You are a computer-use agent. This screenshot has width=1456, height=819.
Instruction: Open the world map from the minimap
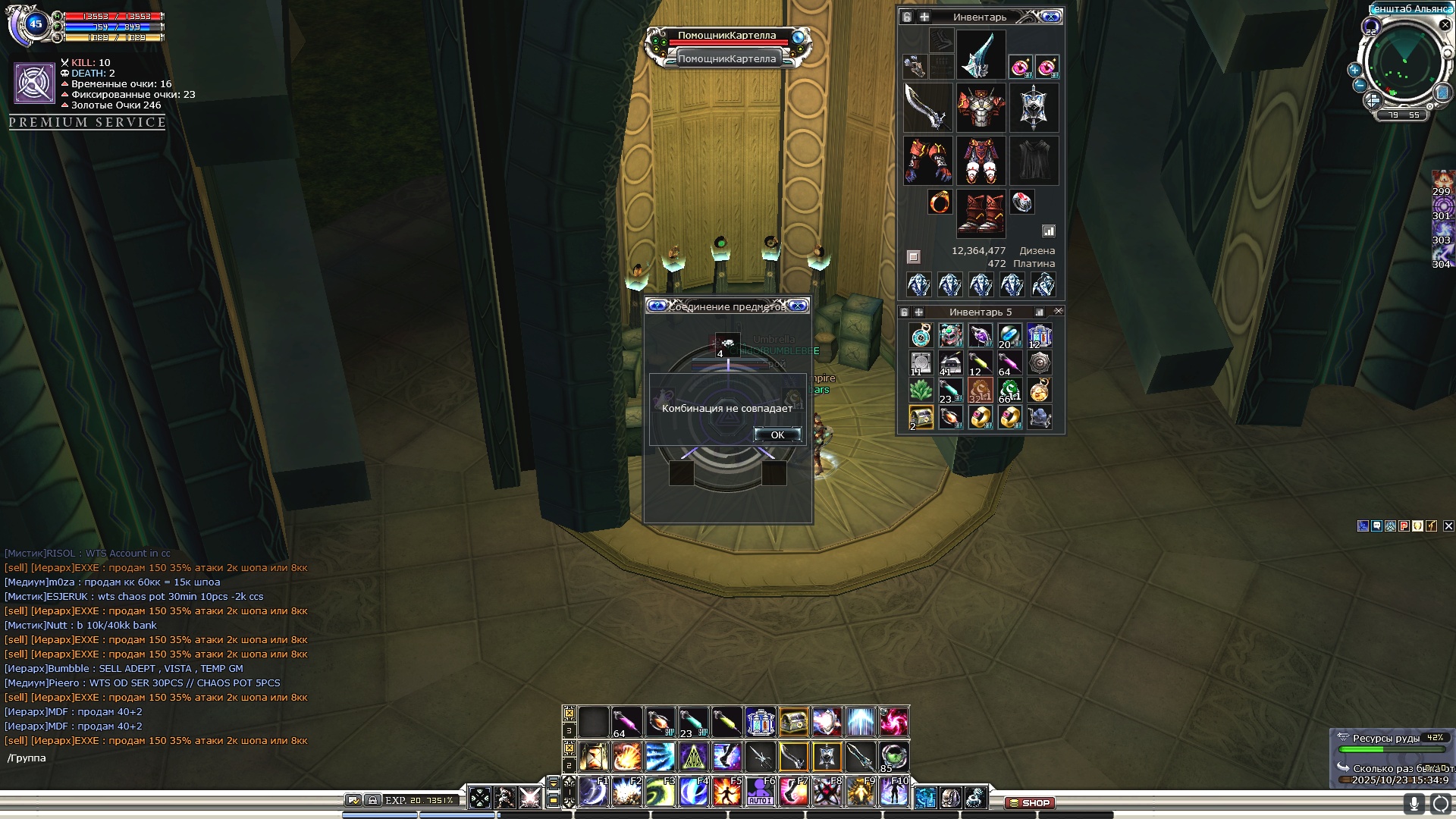point(1442,93)
